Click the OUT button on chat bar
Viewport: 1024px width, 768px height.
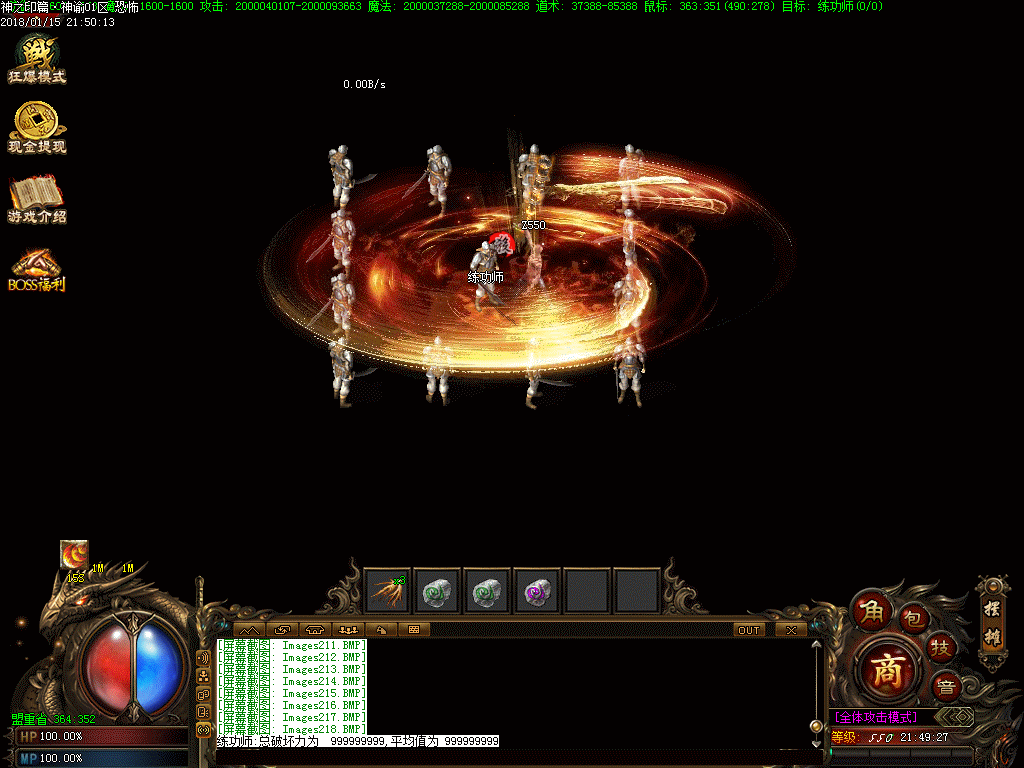tap(749, 630)
